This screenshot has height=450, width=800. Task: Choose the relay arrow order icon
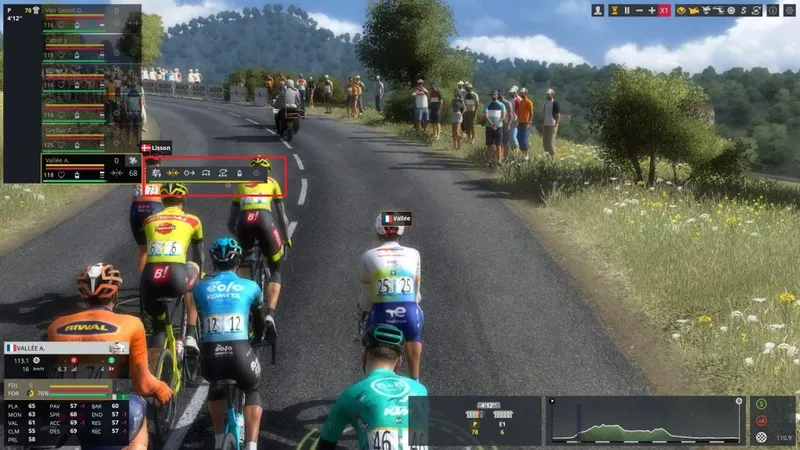(189, 173)
